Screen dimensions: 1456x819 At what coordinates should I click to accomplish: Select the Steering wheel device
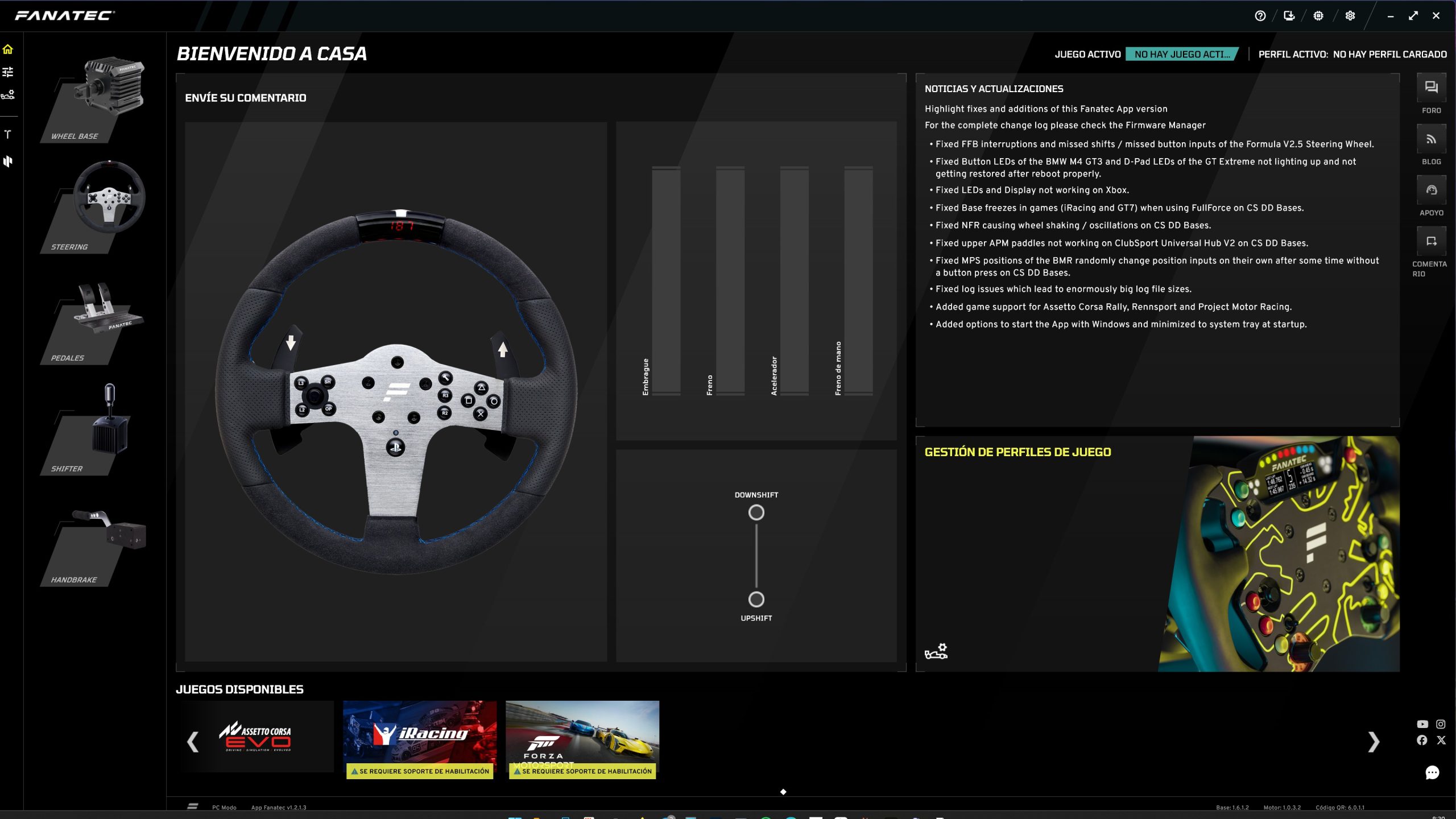tap(94, 208)
